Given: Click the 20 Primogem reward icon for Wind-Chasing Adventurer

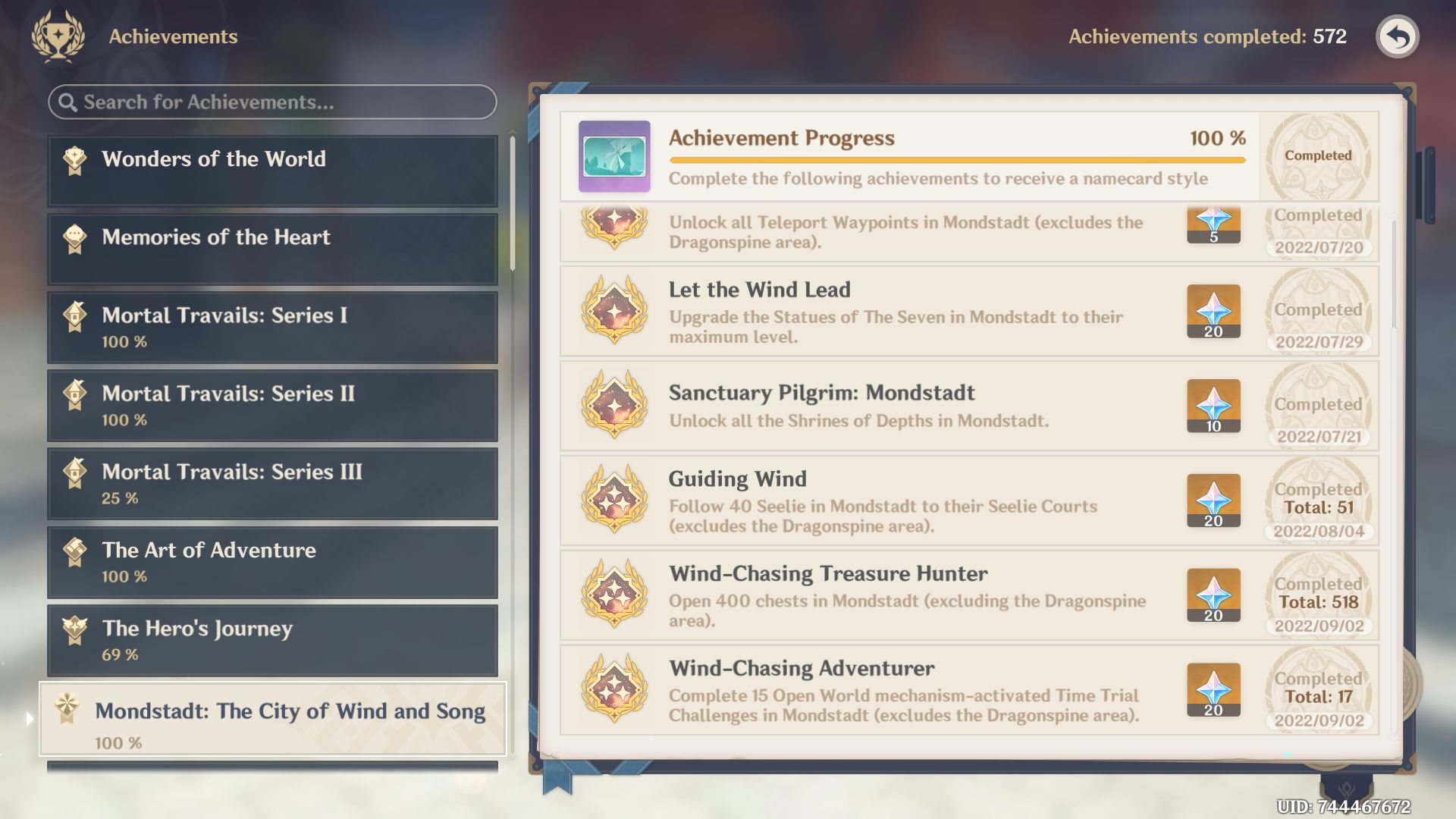Looking at the screenshot, I should 1213,690.
